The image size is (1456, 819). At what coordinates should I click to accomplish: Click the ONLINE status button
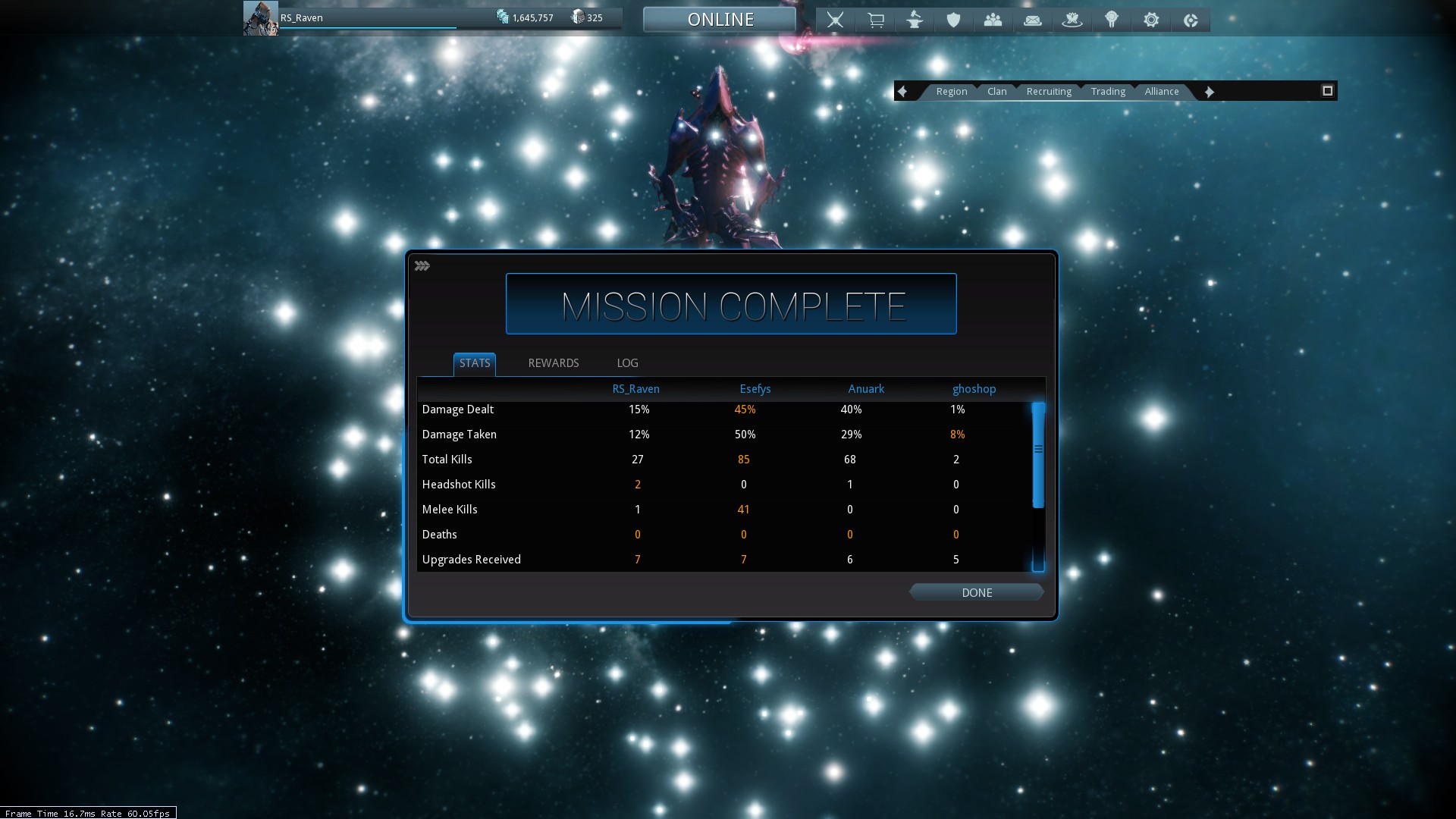tap(720, 20)
